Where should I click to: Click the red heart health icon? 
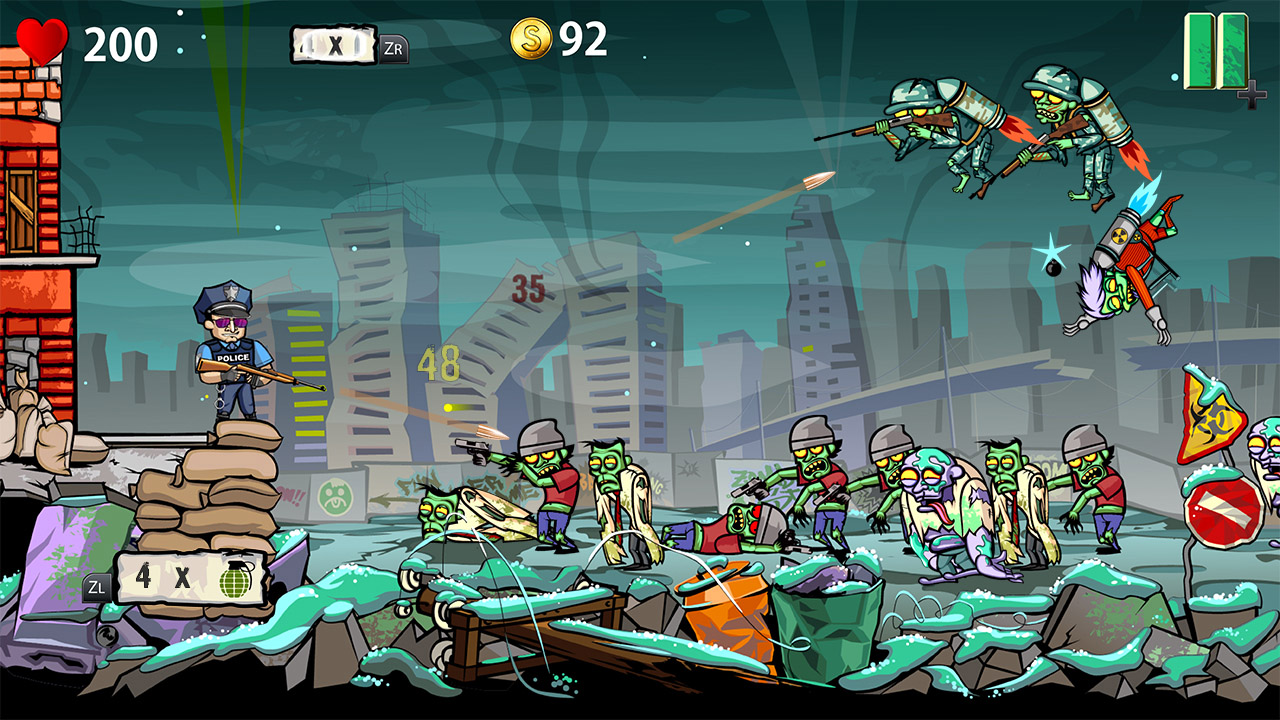[42, 38]
